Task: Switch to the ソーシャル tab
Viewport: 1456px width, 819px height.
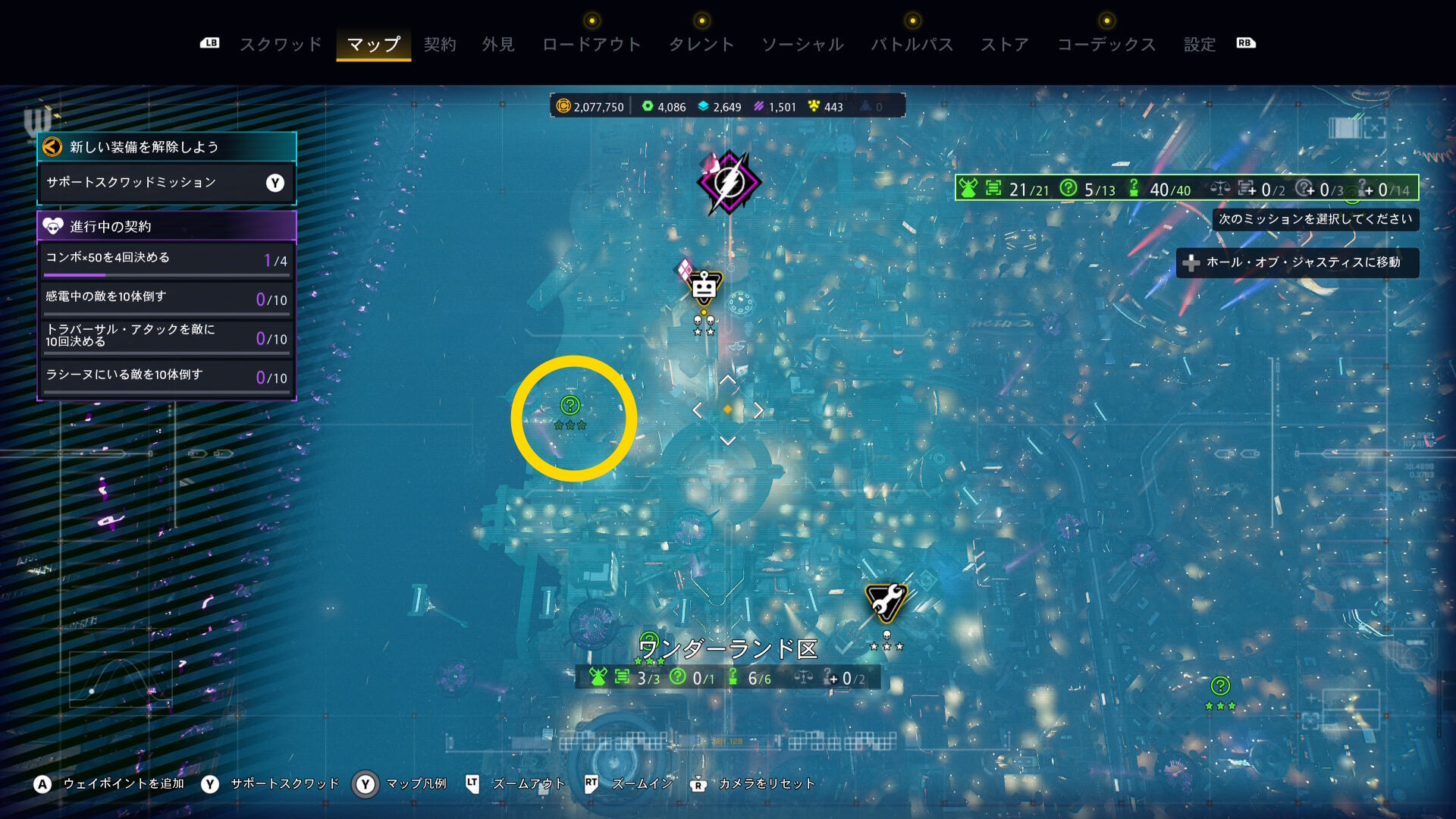Action: click(x=802, y=45)
